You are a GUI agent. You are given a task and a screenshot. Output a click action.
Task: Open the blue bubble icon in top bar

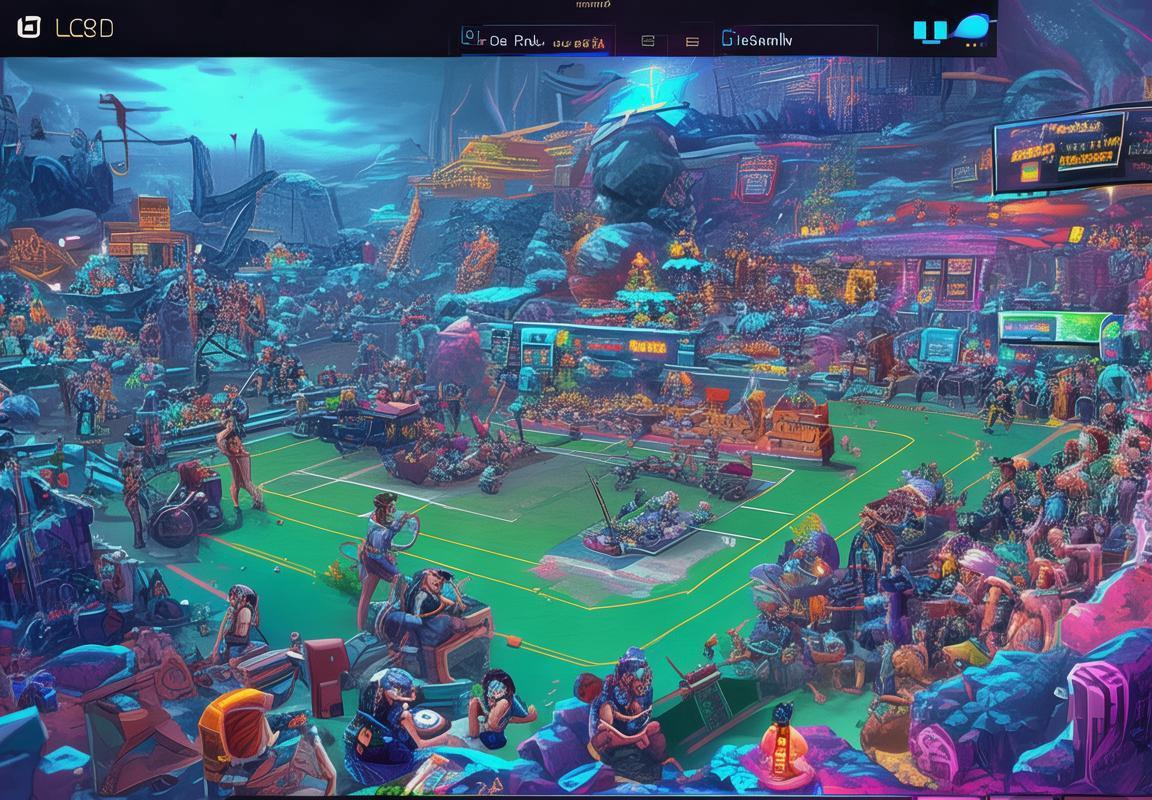[x=971, y=29]
